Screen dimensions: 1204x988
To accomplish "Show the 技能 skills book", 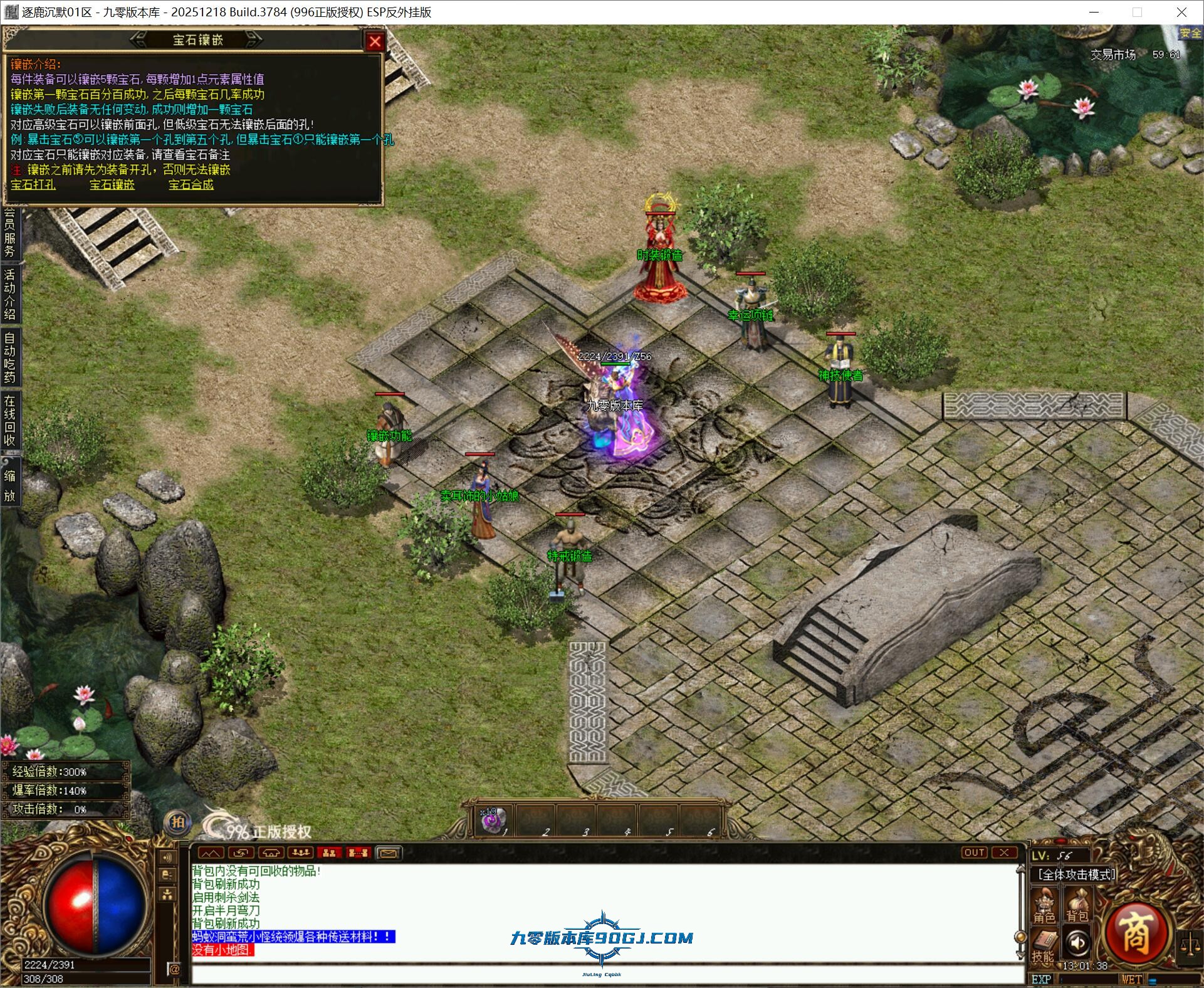I will tap(1044, 947).
